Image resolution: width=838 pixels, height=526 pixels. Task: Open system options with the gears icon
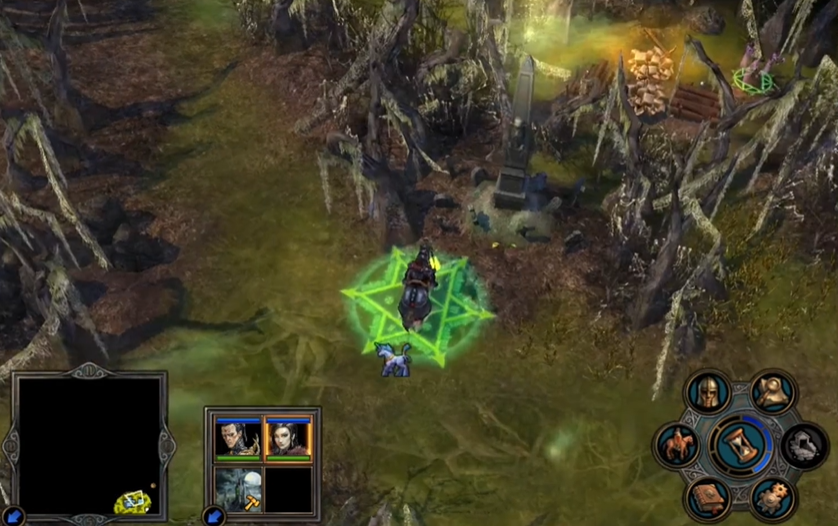point(773,498)
